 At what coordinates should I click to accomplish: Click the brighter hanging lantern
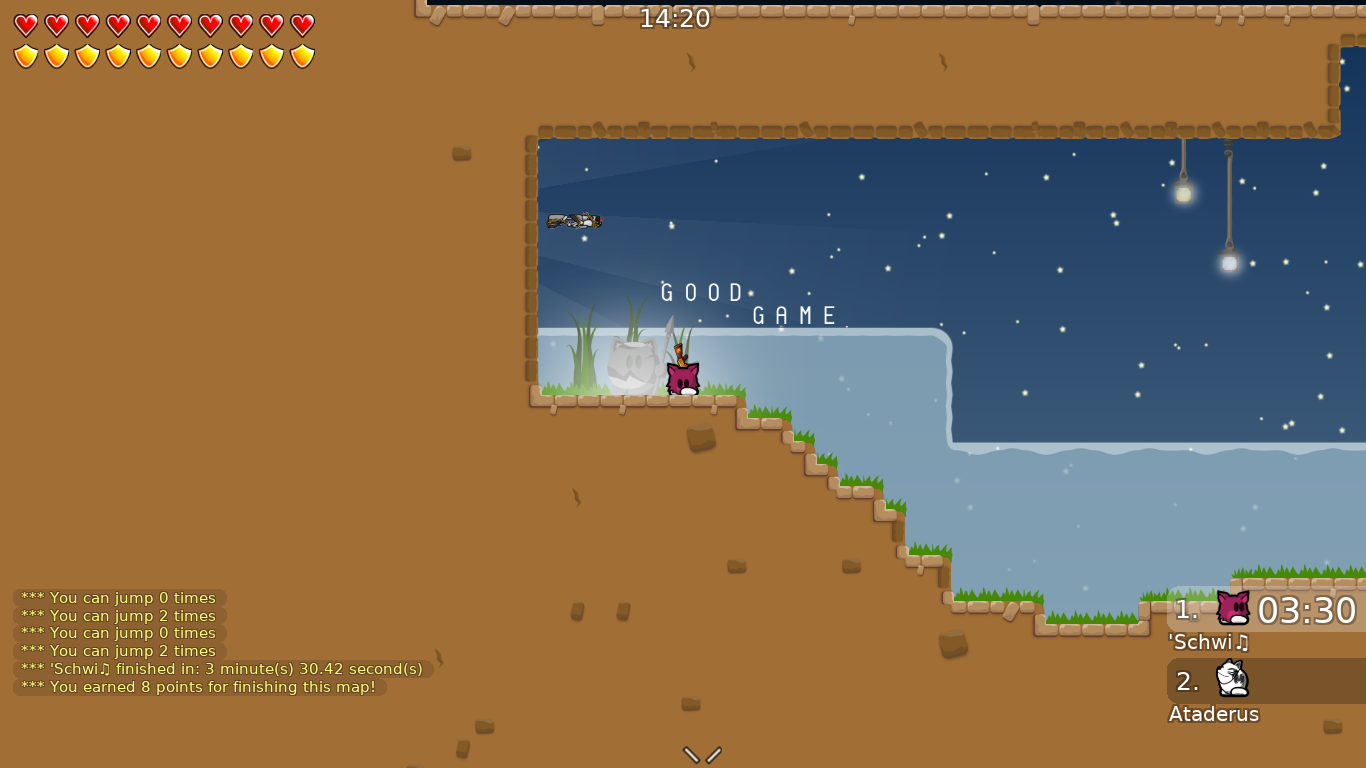point(1182,195)
